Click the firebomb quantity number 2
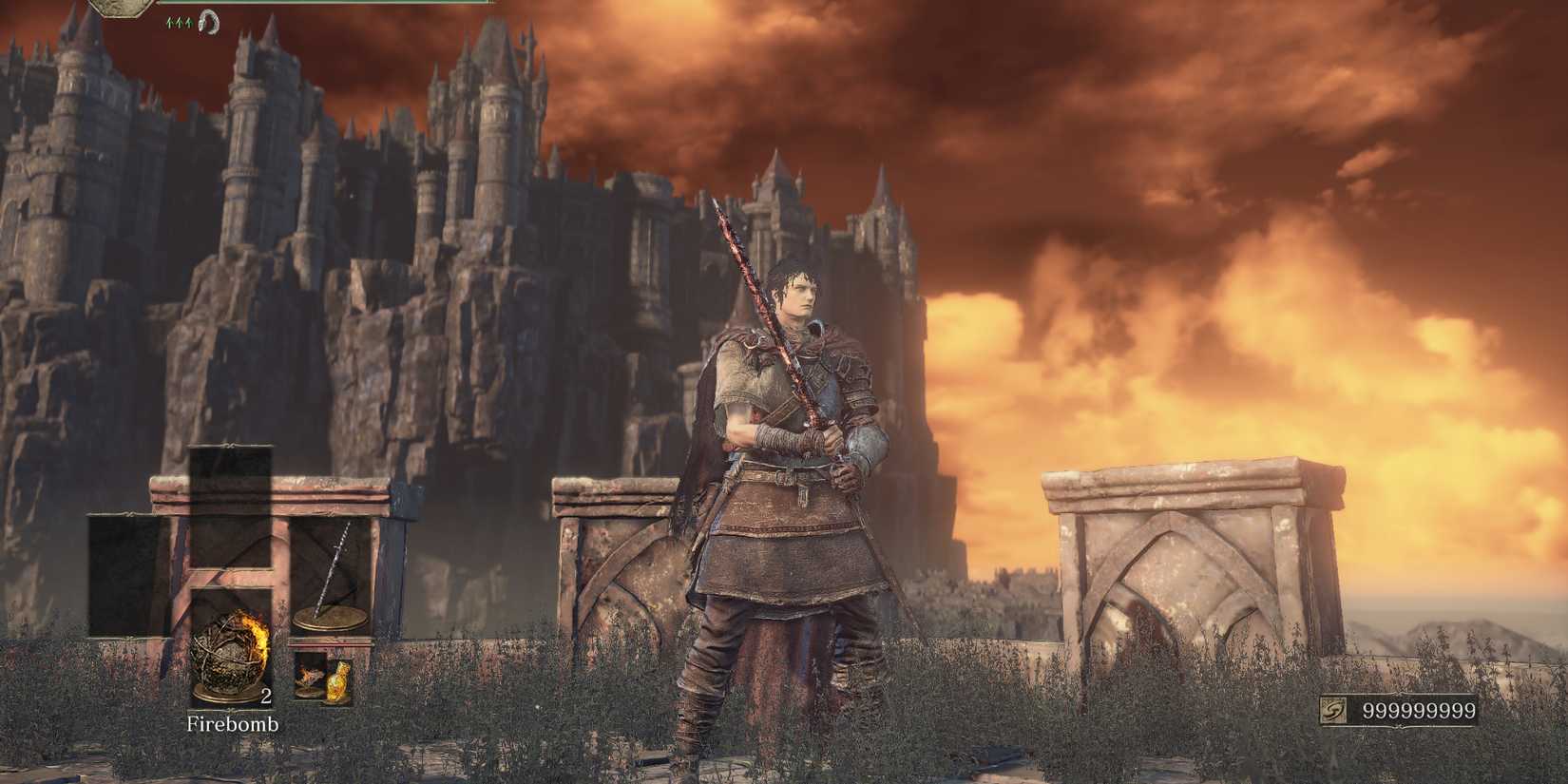Screen dimensions: 1568x784 point(266,696)
